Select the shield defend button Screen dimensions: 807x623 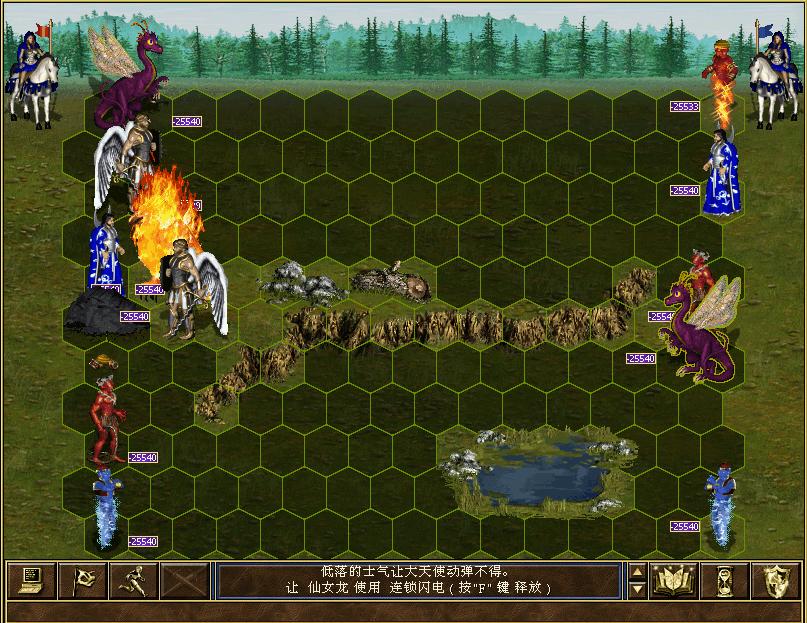point(776,580)
